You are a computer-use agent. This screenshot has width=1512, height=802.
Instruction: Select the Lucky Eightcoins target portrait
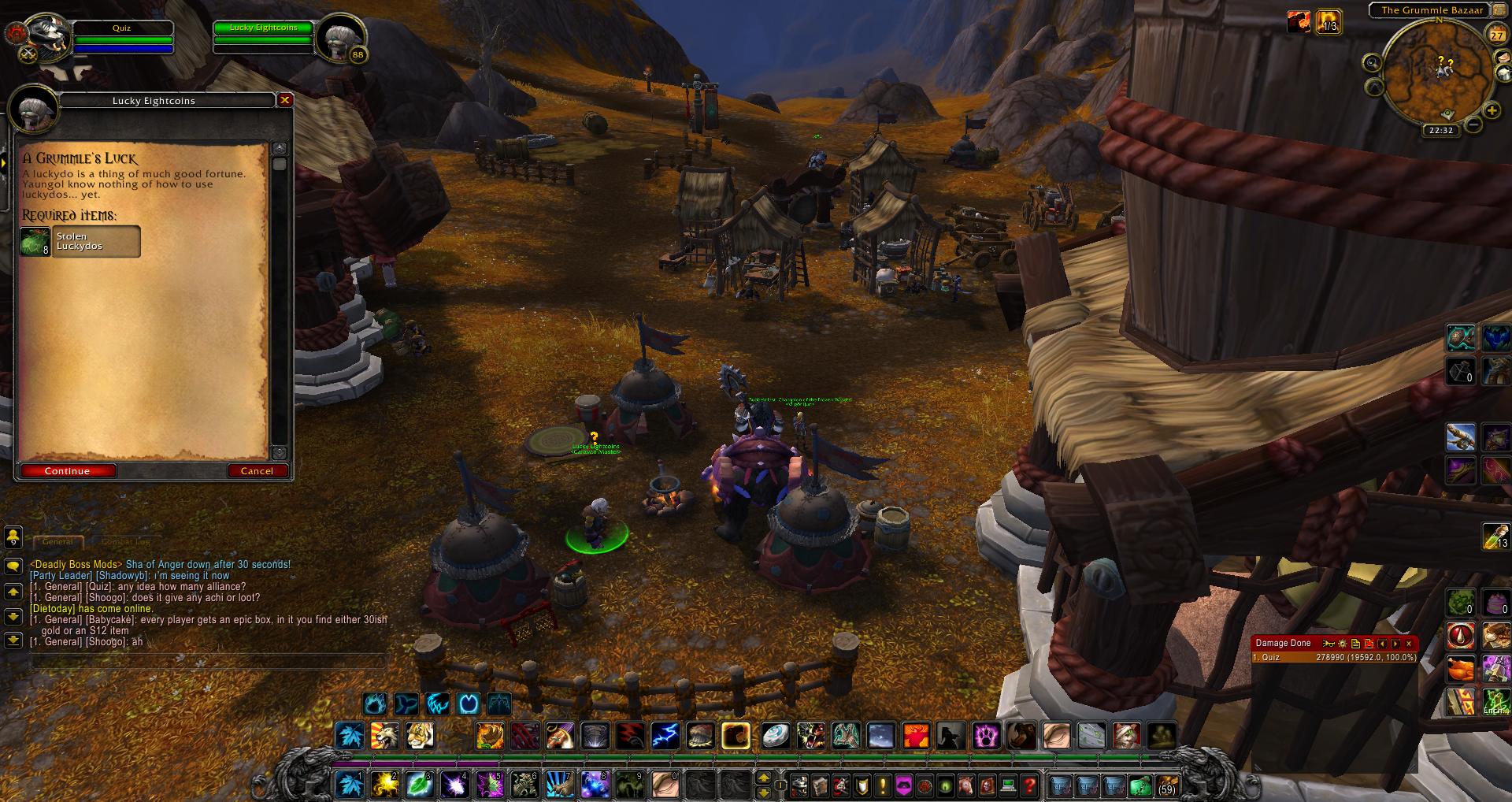click(x=342, y=36)
